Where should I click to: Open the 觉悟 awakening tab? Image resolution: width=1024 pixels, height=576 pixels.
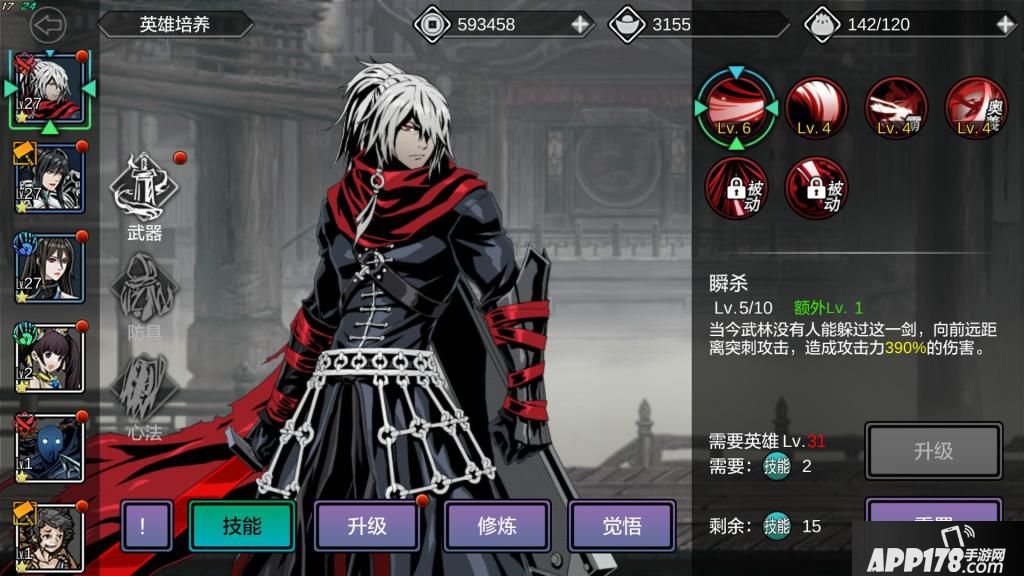point(622,526)
